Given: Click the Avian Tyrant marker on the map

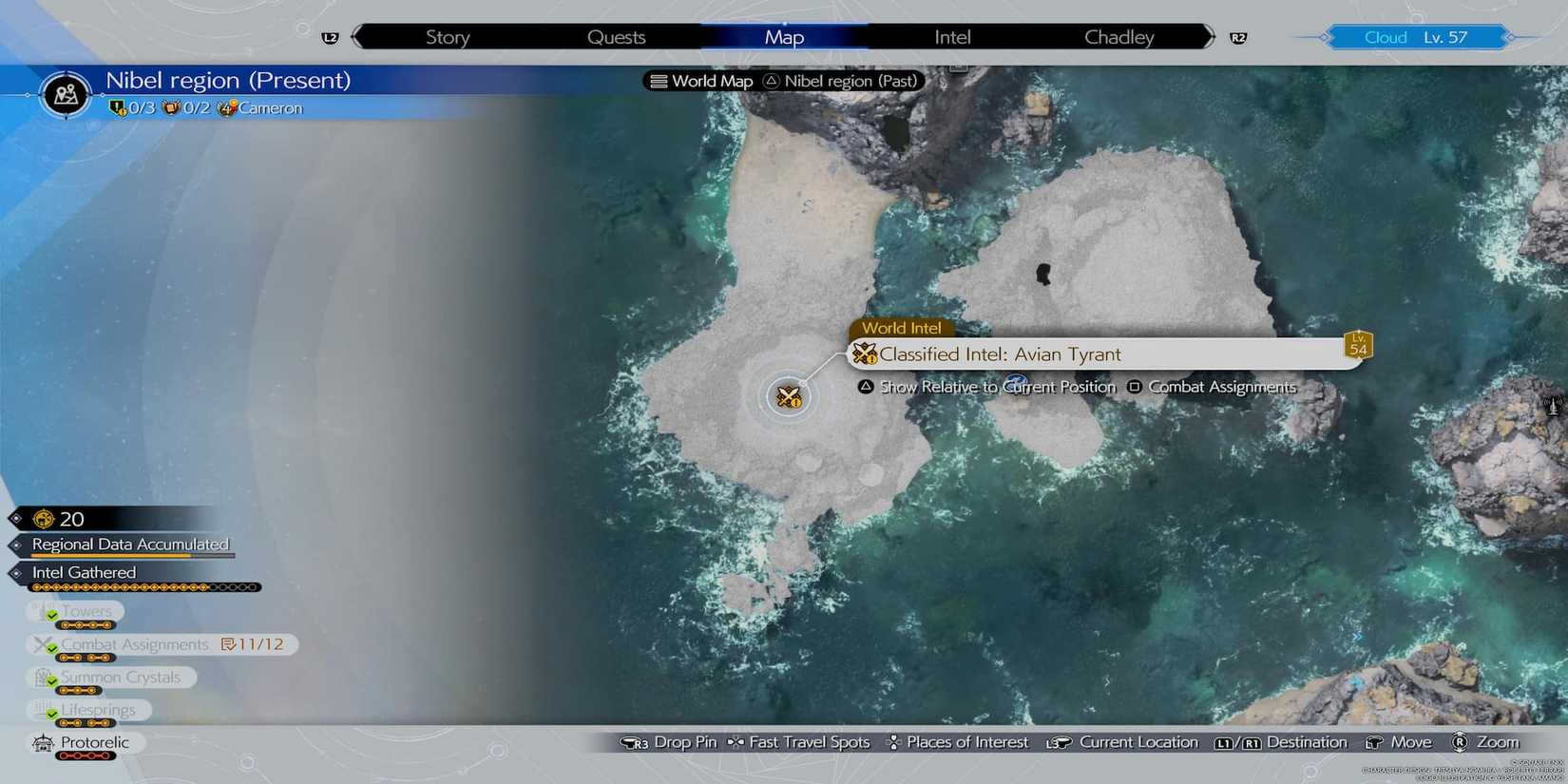Looking at the screenshot, I should click(788, 396).
